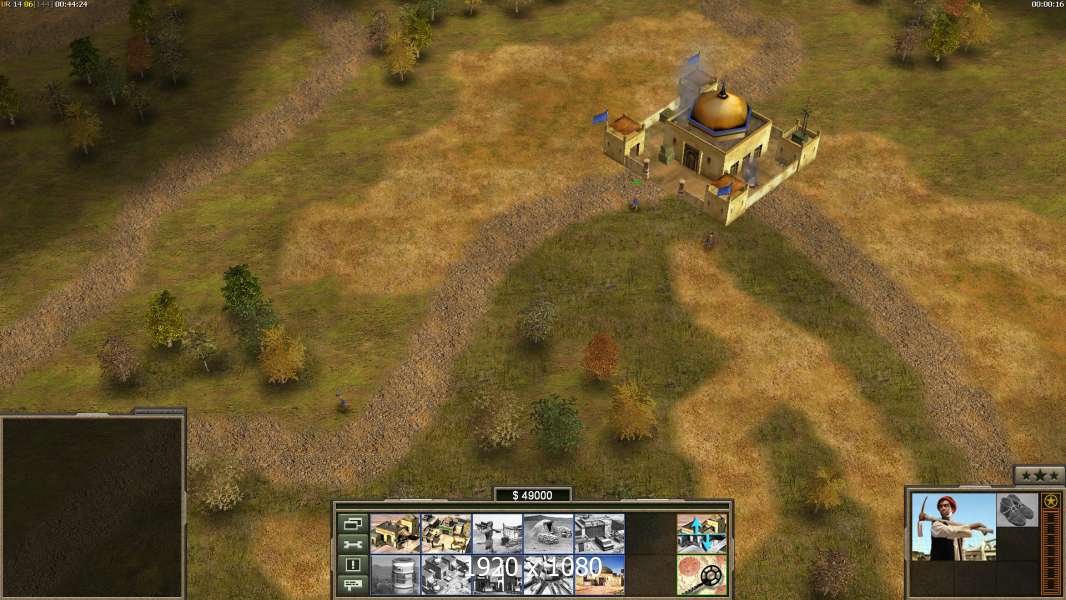Select the greyed cylindrical tank structure icon
Viewport: 1066px width, 600px height.
pyautogui.click(x=395, y=574)
